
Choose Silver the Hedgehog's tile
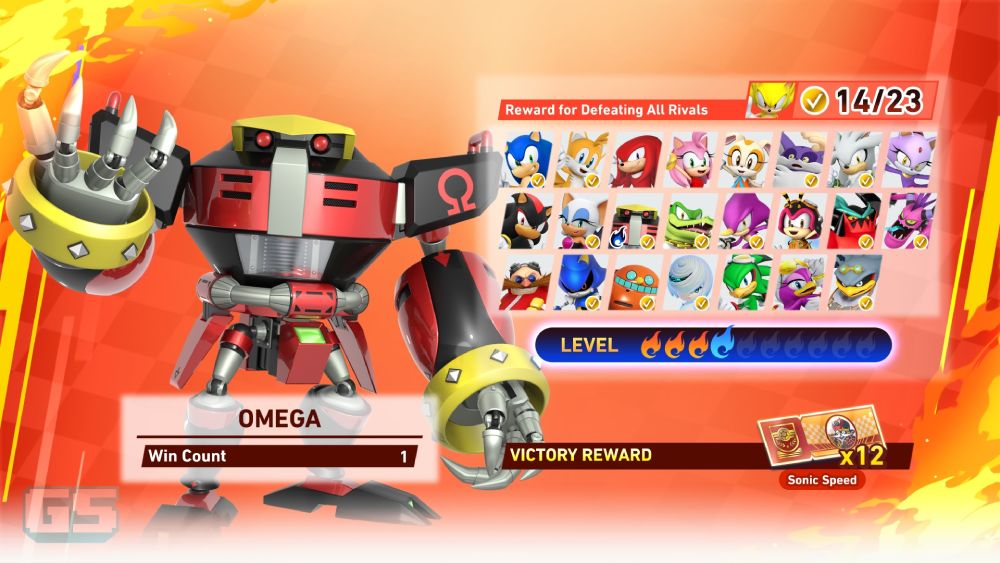(x=855, y=160)
